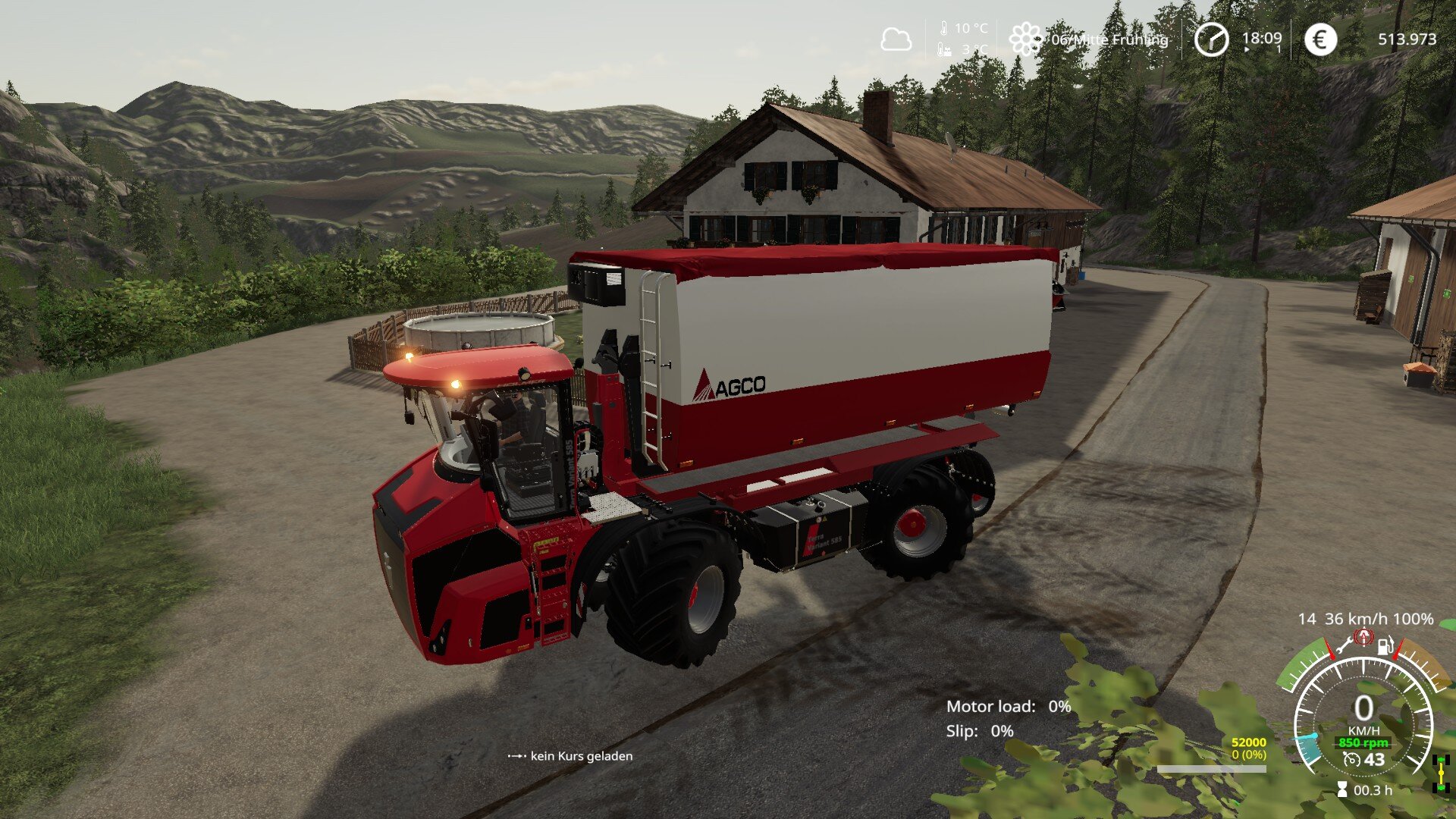The image size is (1456, 819).
Task: Click the red warning indicator above the gauge
Action: pos(1364,637)
